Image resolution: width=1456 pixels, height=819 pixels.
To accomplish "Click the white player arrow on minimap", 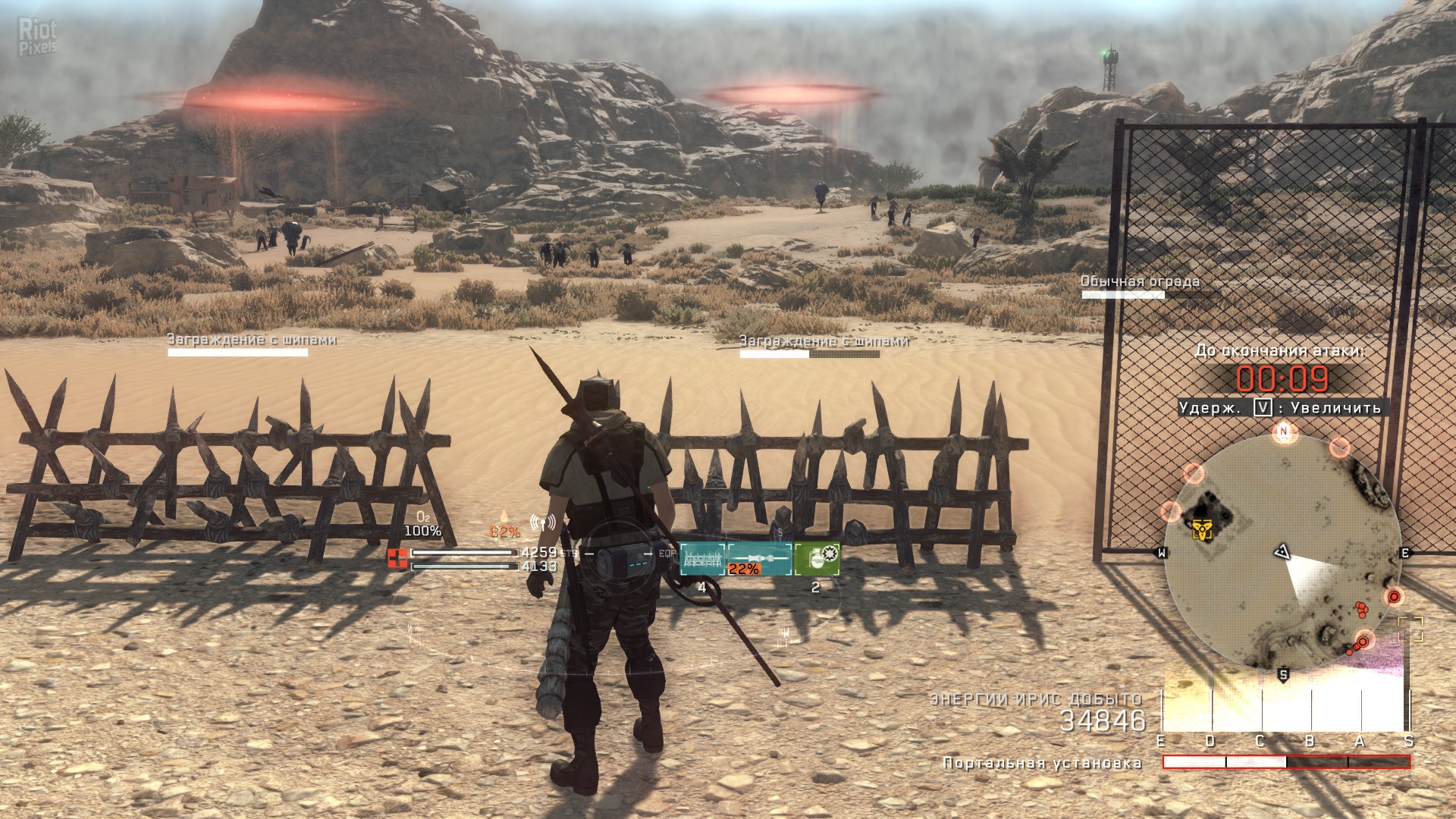I will (1282, 551).
